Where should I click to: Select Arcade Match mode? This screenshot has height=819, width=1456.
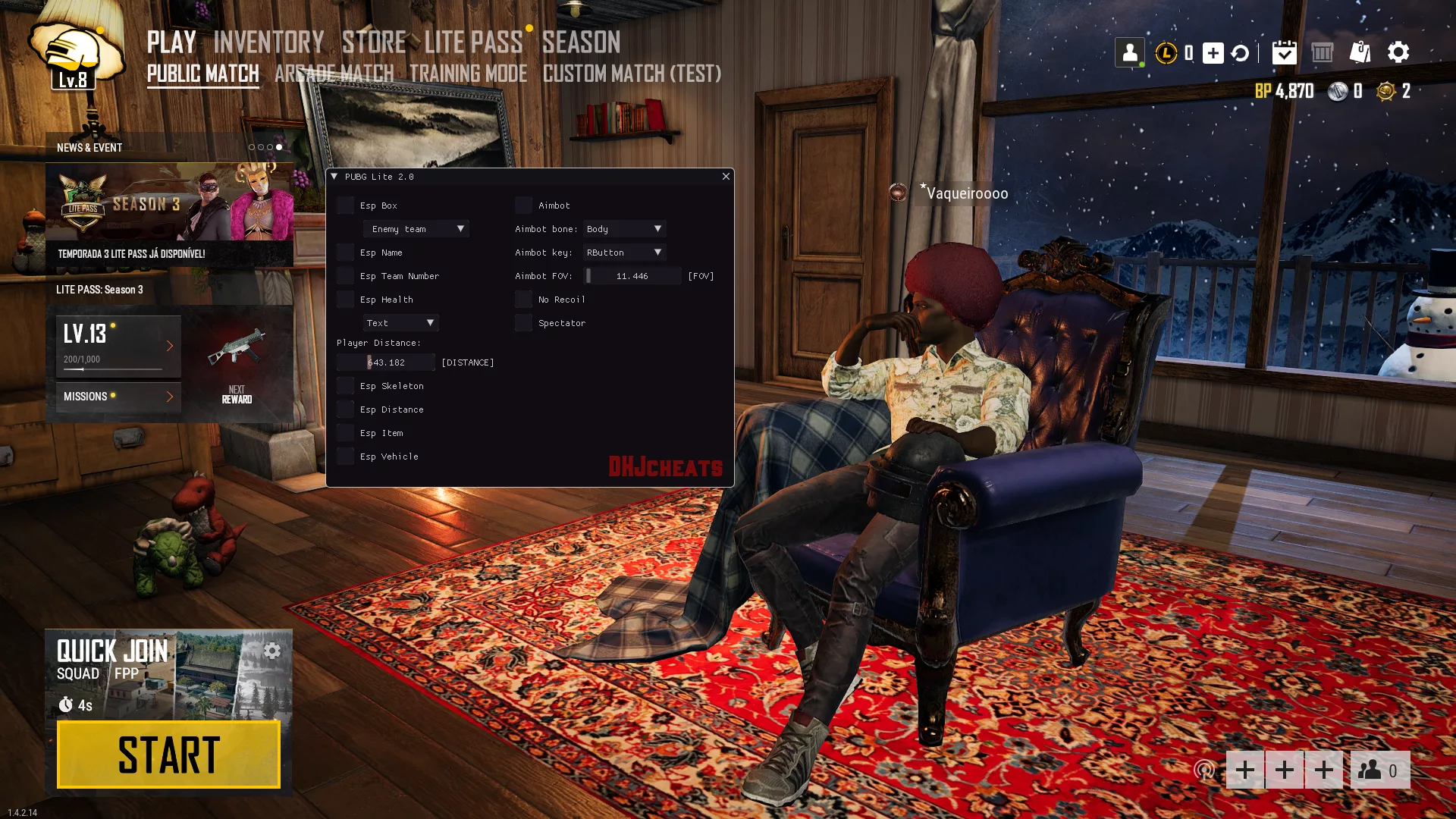pos(334,74)
